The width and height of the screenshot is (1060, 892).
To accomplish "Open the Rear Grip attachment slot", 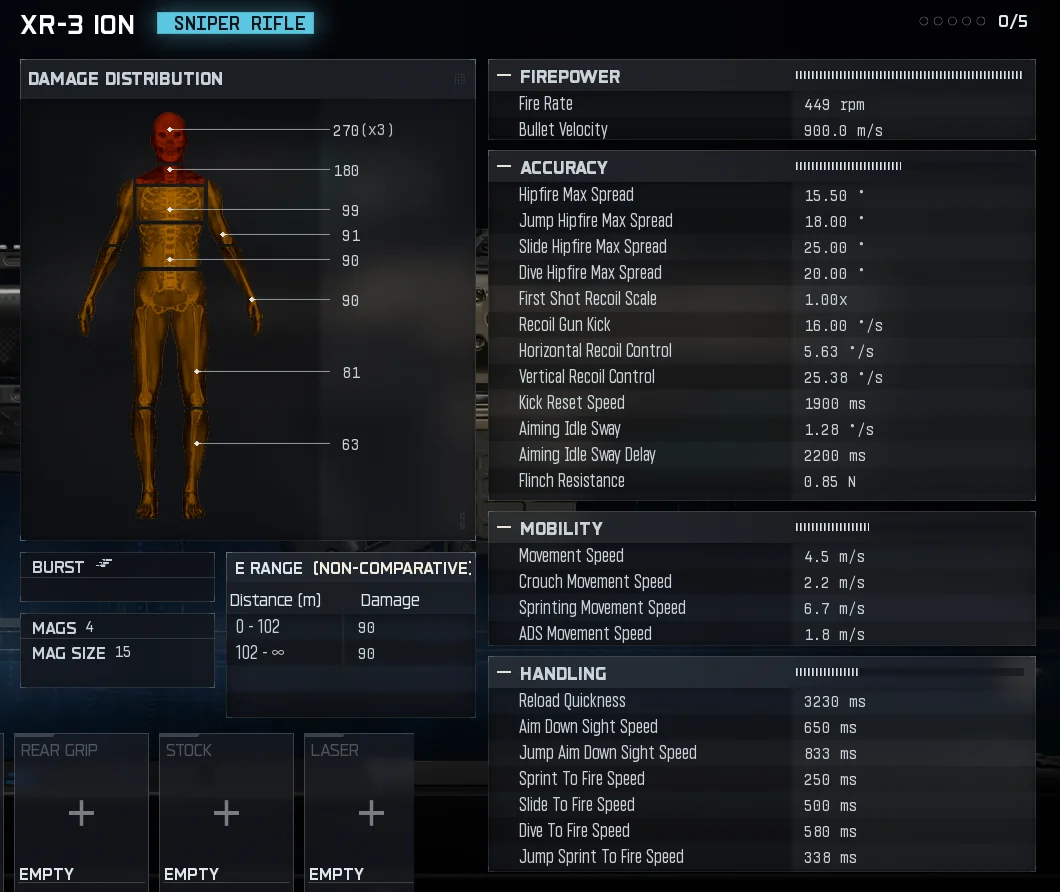I will [x=81, y=812].
